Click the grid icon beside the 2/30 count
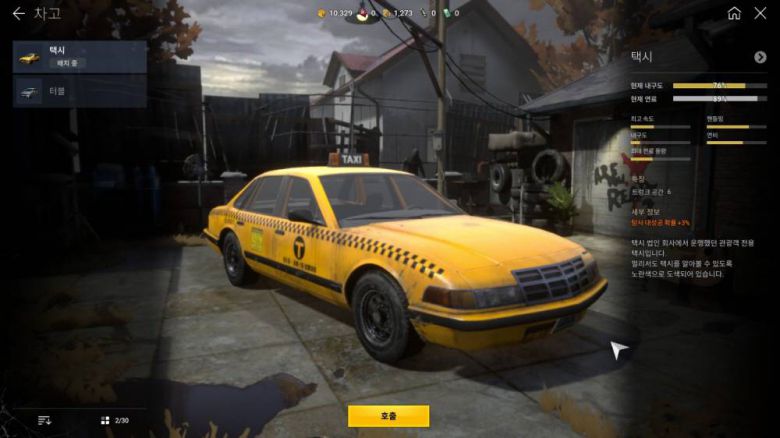 (105, 420)
